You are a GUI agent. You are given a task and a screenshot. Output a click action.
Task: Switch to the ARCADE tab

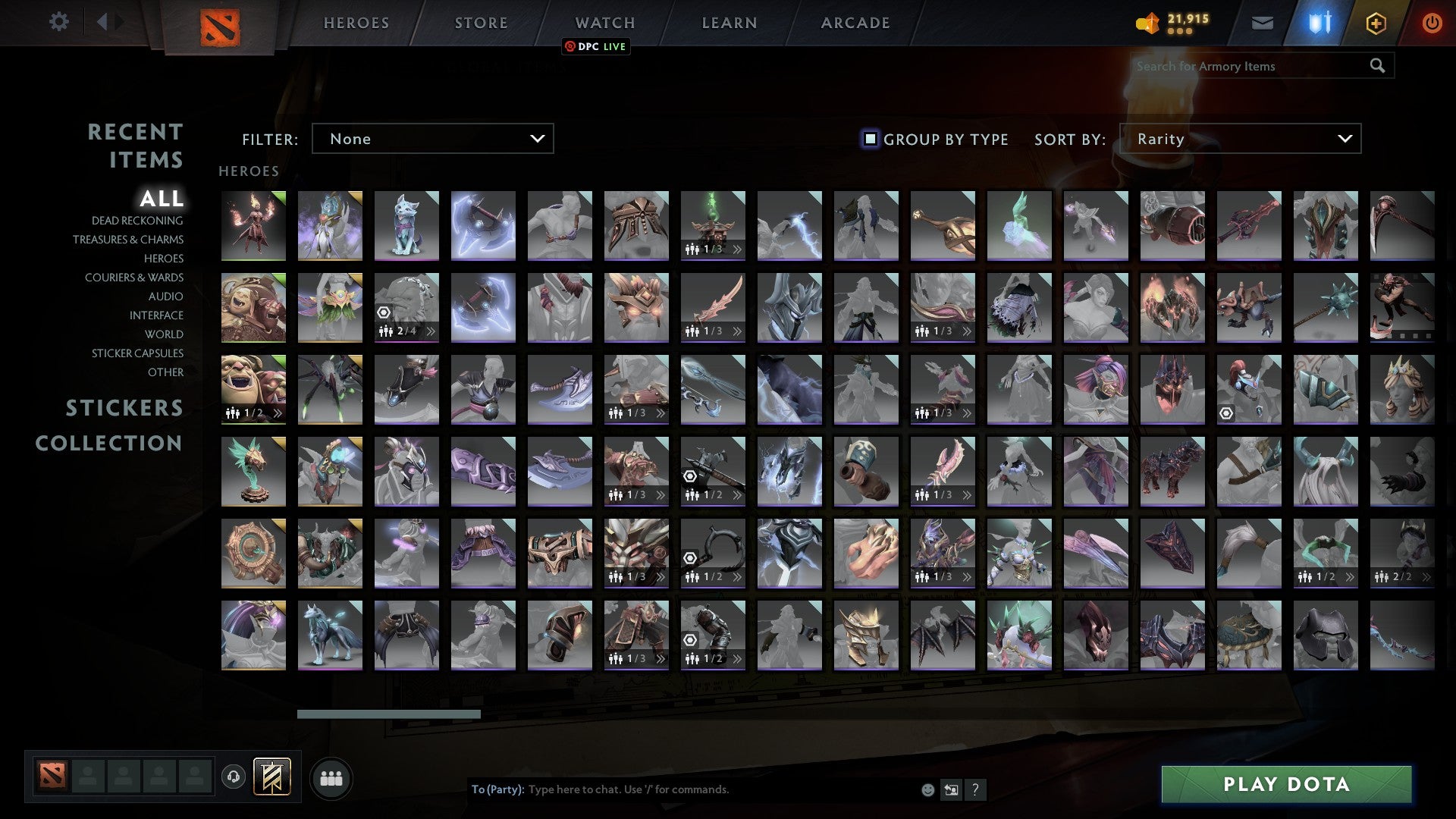[x=855, y=22]
